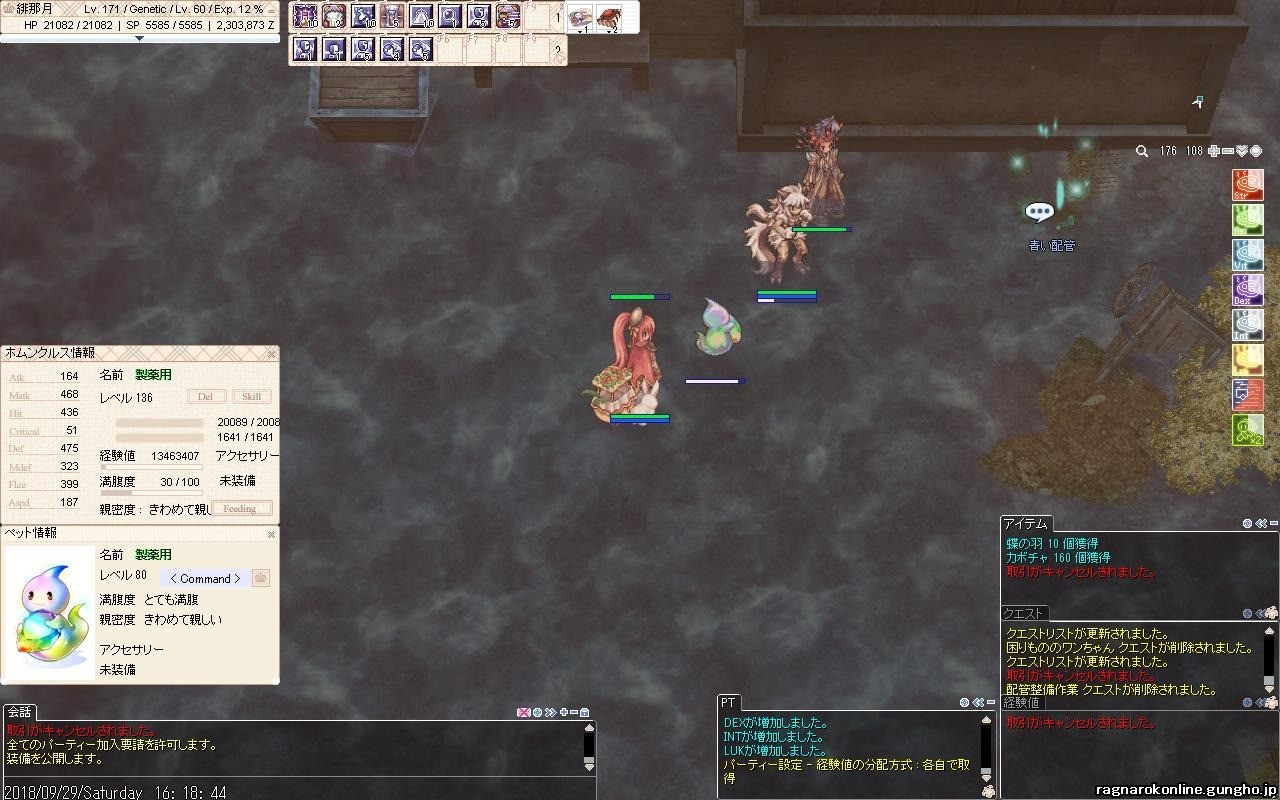Click the Int food buff icon
The height and width of the screenshot is (800, 1280).
[1247, 325]
